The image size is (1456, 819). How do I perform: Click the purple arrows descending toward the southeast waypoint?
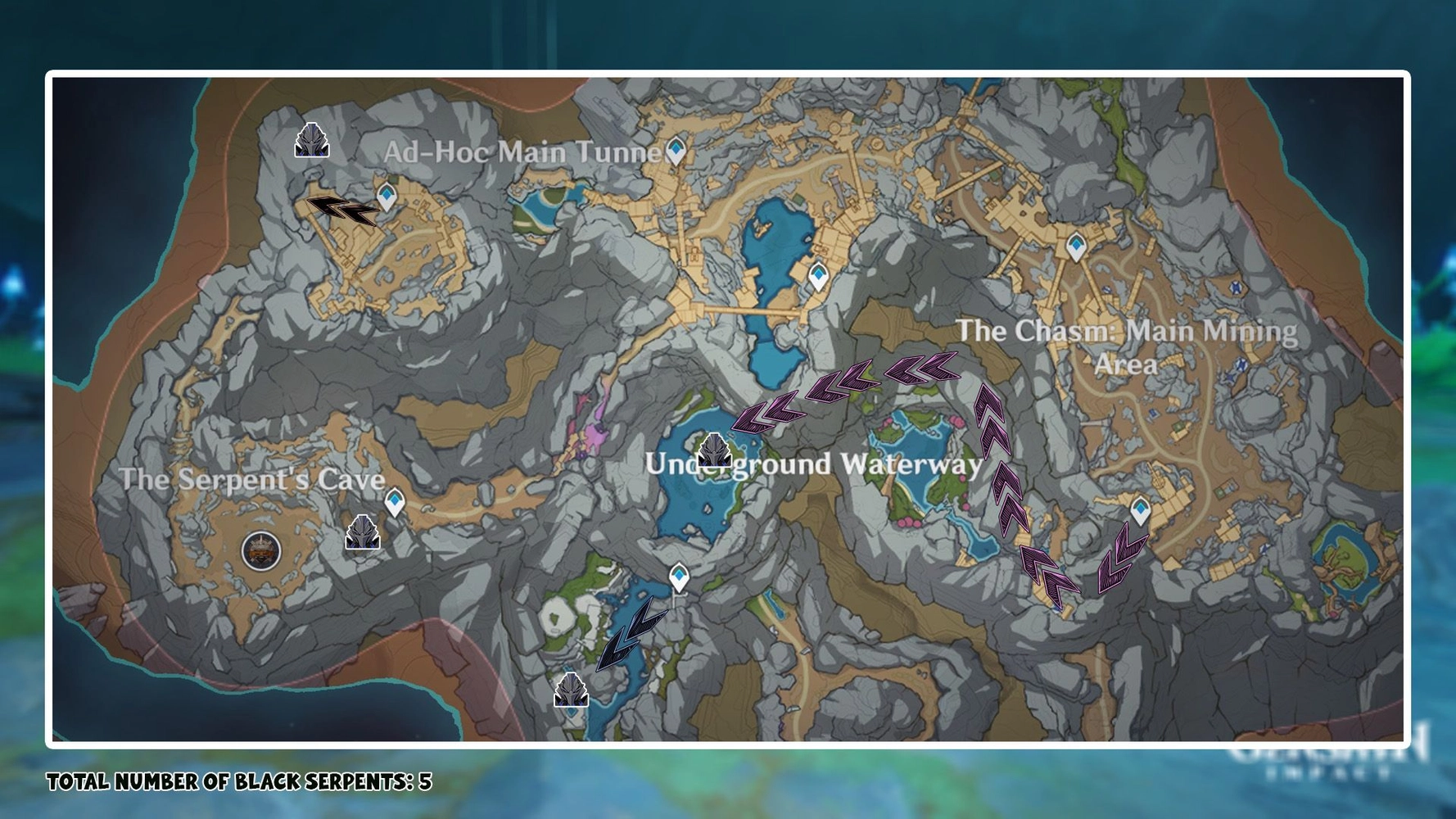(1122, 565)
